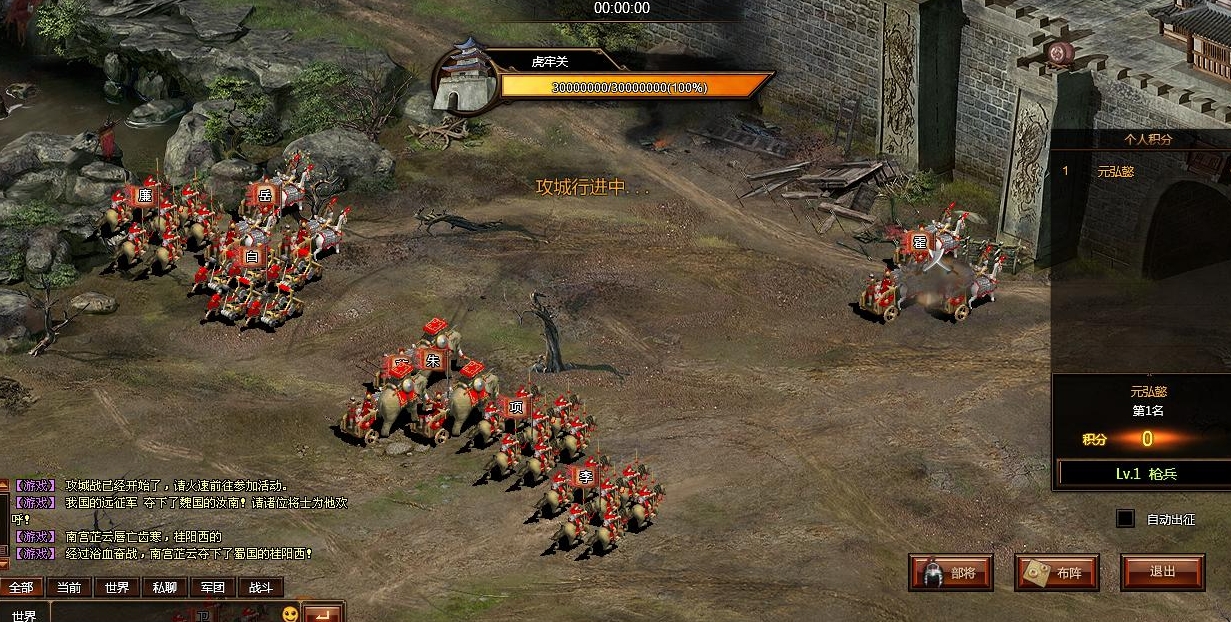Switch chat to the 全部 tab
Viewport: 1231px width, 622px height.
click(21, 587)
